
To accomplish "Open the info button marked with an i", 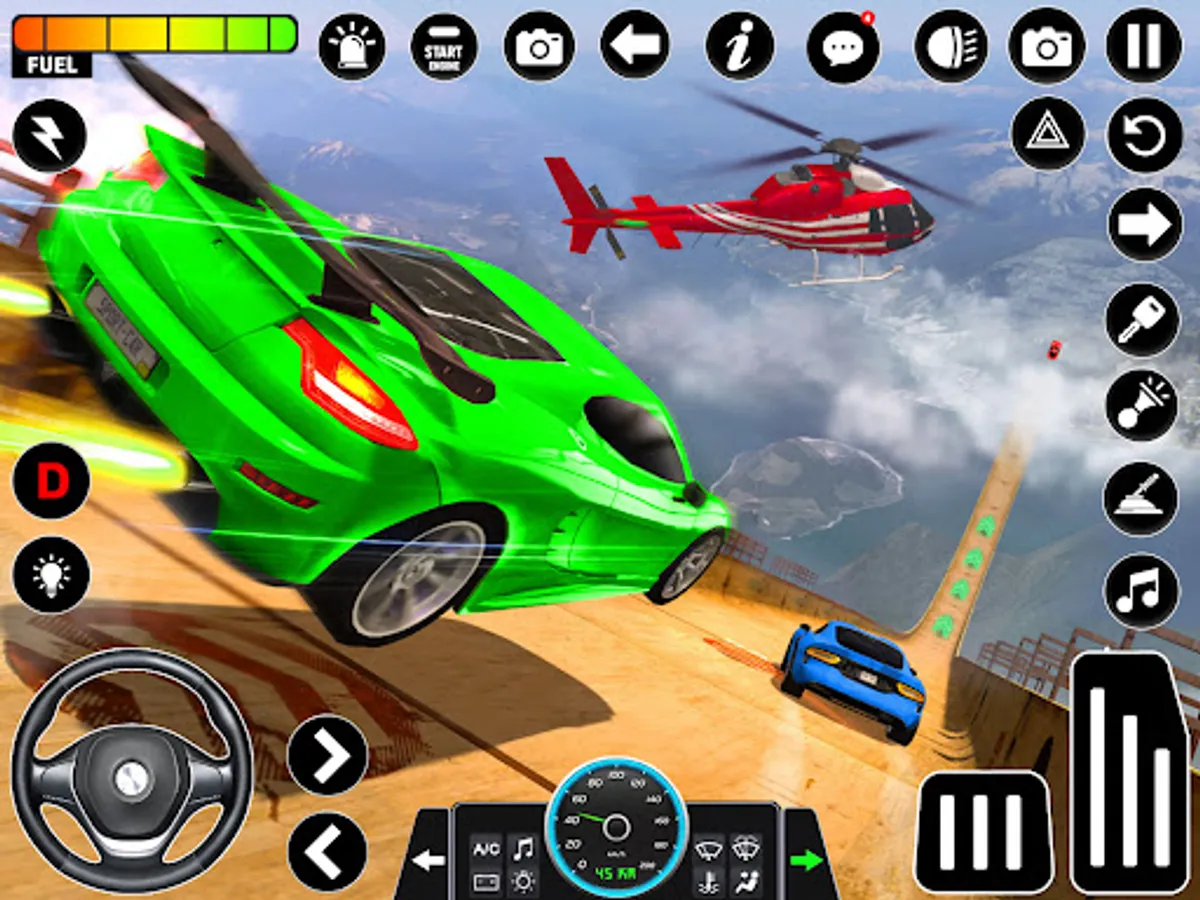I will point(740,46).
